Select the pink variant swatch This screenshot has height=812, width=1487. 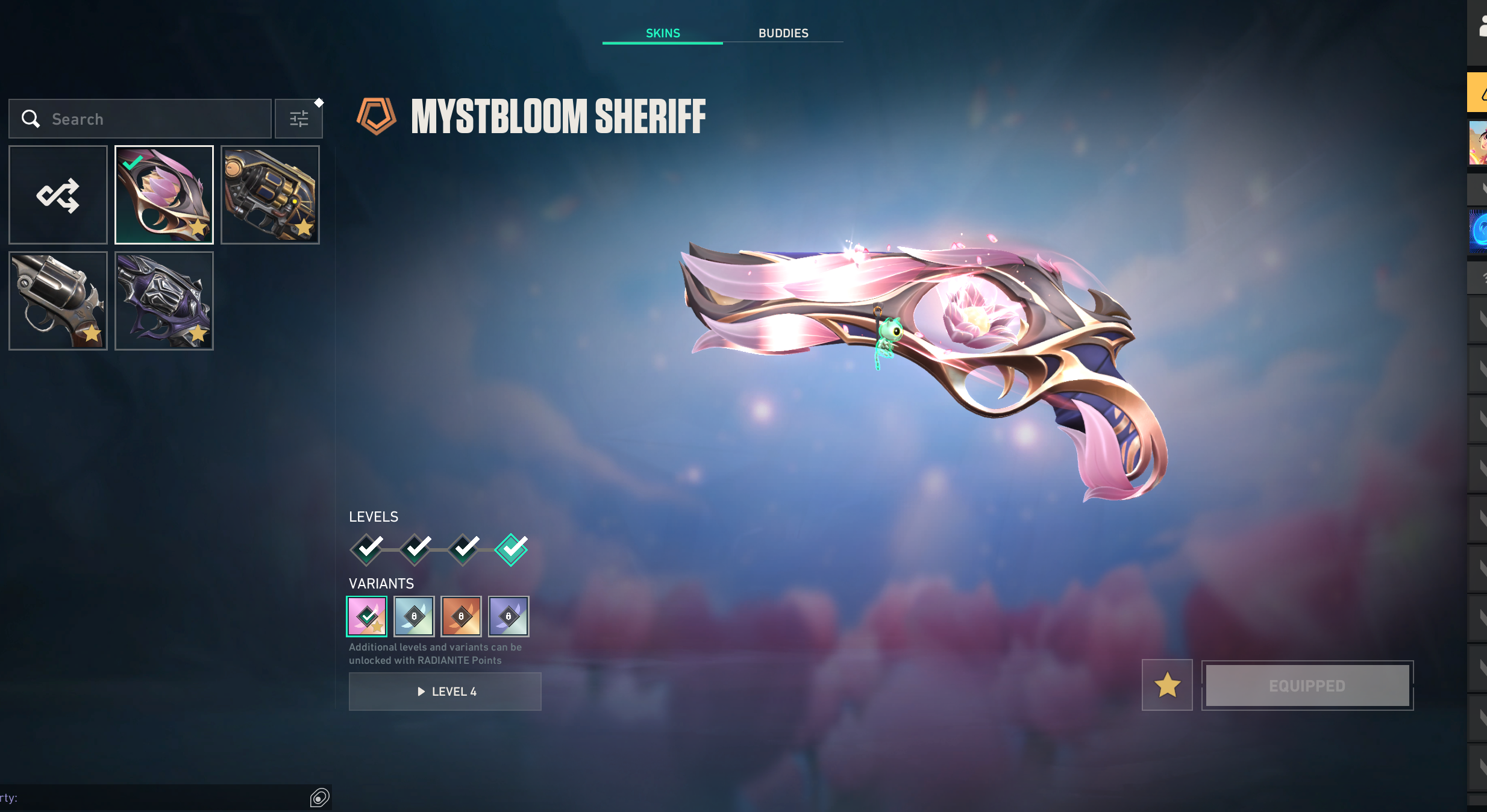click(x=367, y=616)
